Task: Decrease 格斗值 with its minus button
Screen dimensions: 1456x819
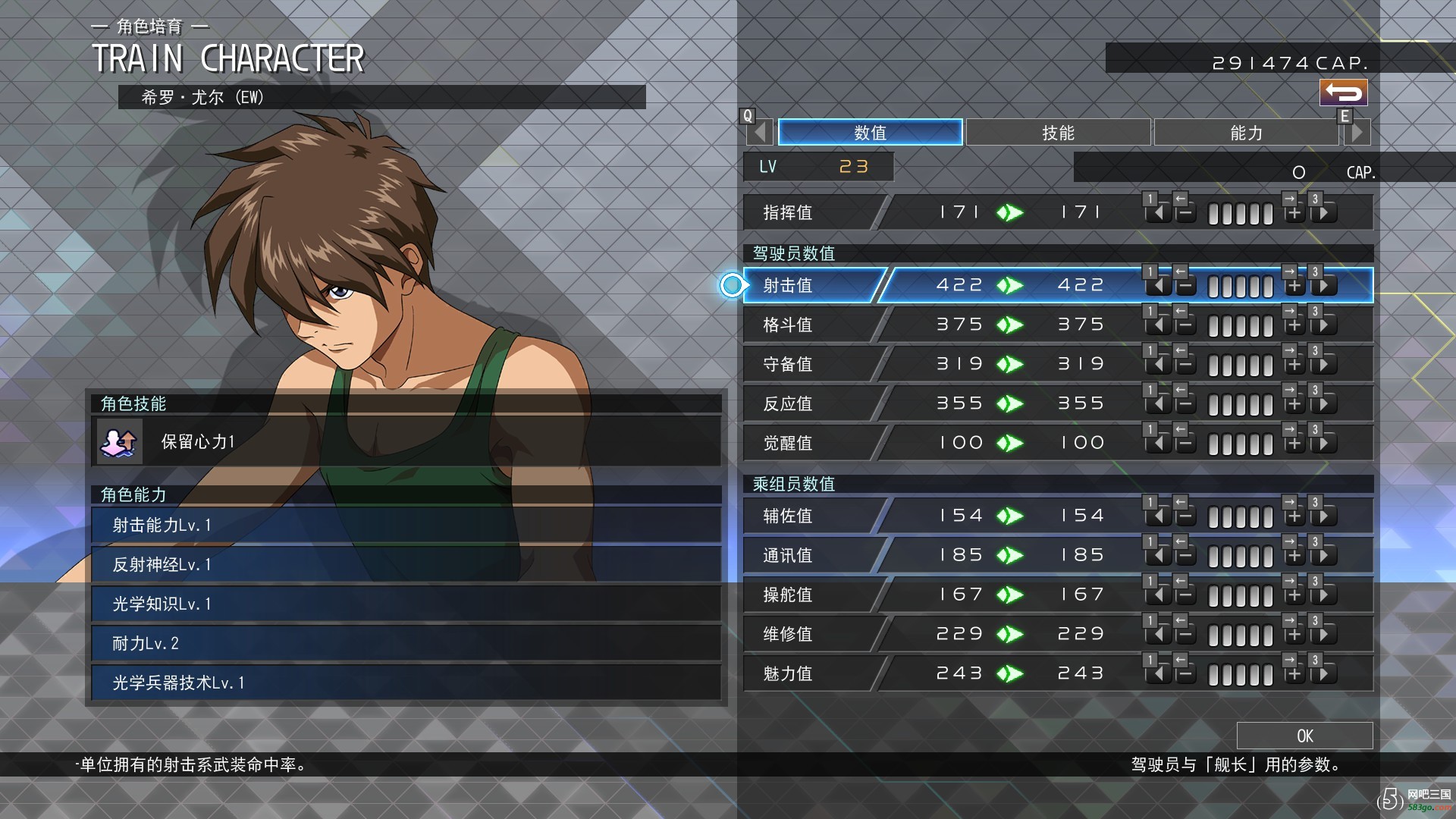Action: click(x=1185, y=326)
